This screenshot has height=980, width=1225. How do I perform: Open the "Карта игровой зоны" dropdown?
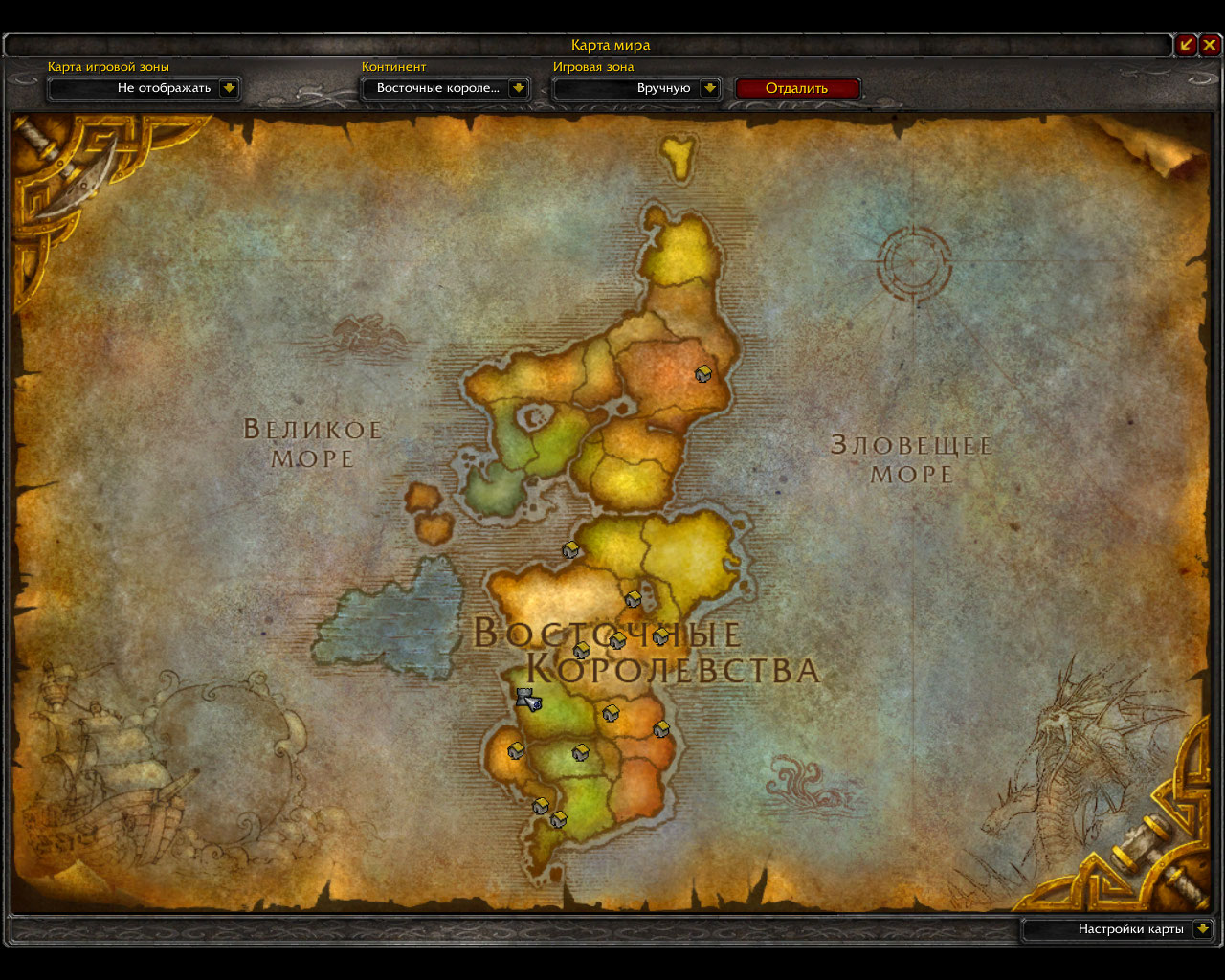[228, 88]
